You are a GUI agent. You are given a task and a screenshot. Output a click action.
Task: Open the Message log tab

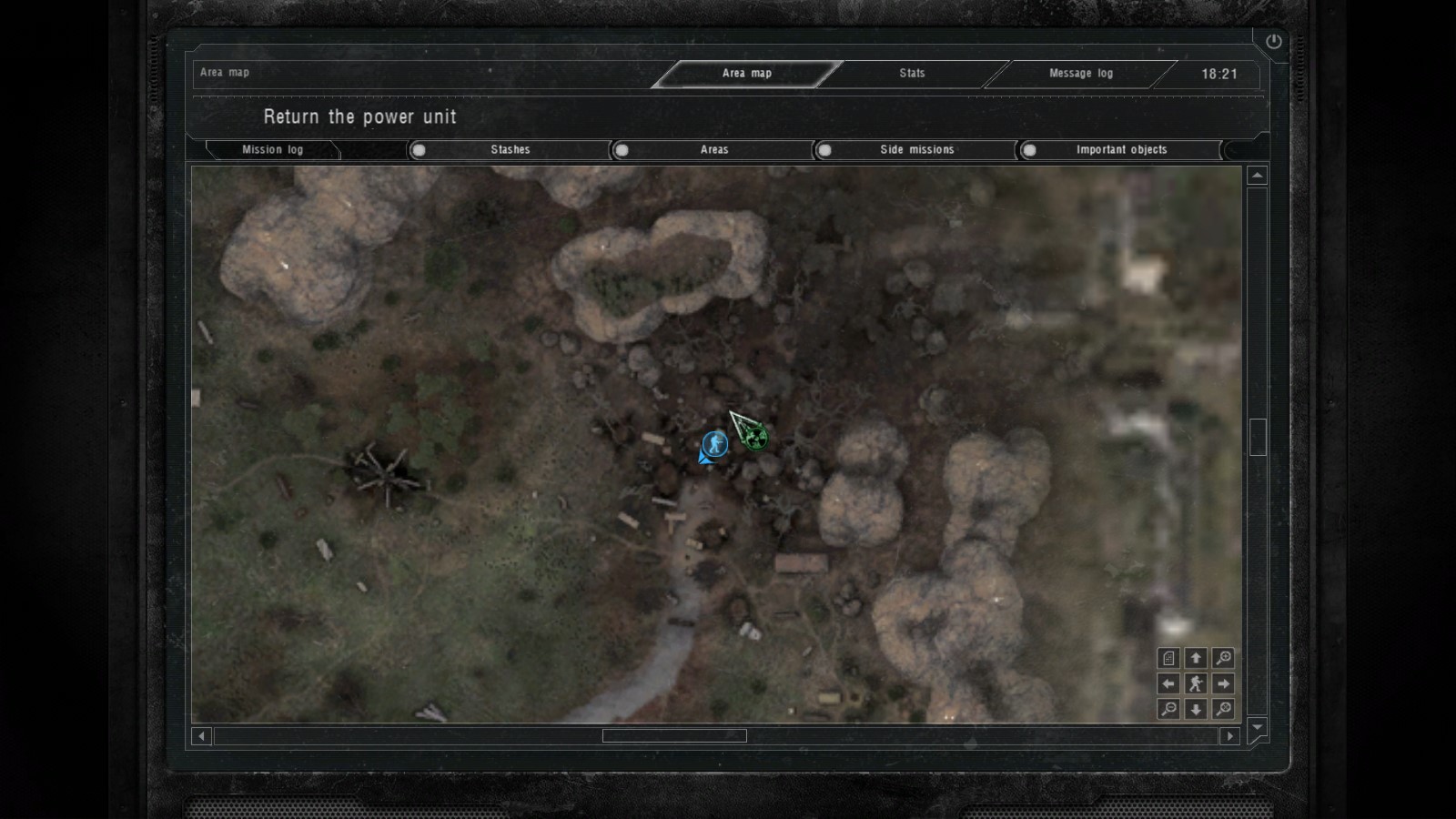[x=1080, y=74]
